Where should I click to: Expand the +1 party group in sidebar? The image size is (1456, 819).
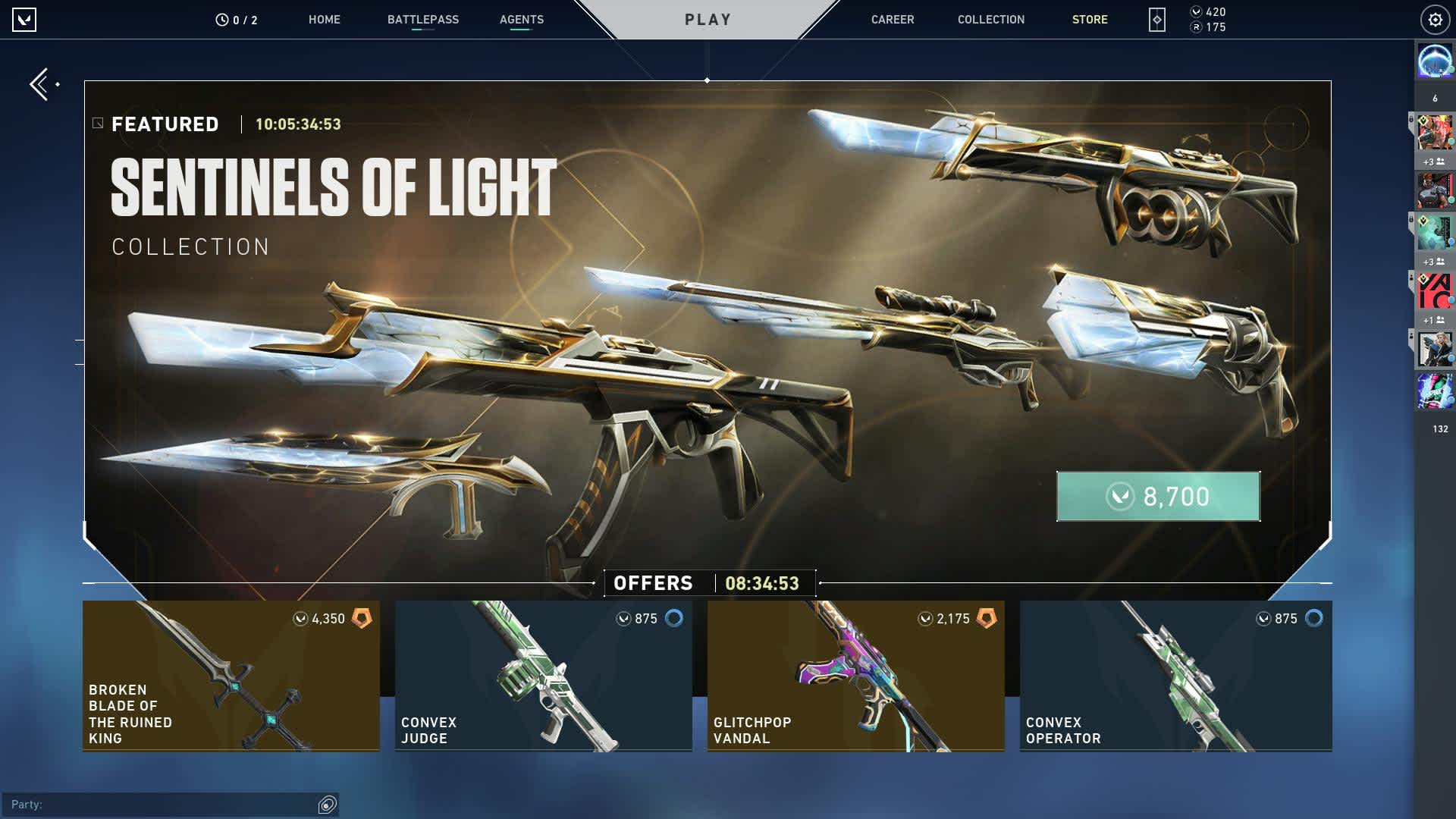click(x=1436, y=318)
